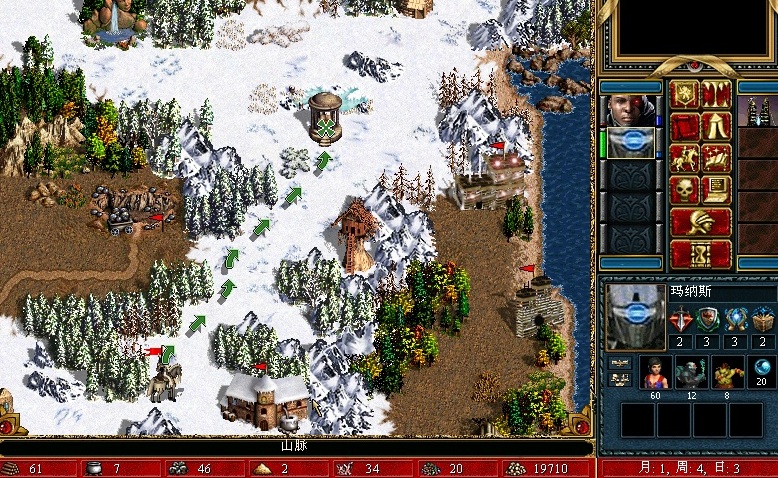Click the army slot with 12 troops
The height and width of the screenshot is (478, 778).
[x=691, y=371]
